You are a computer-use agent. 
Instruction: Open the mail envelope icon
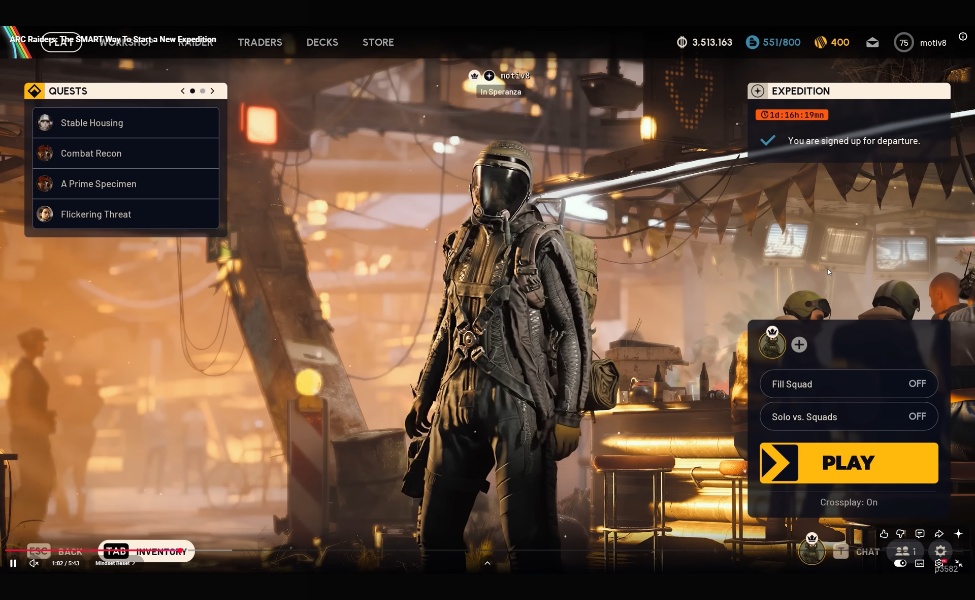coord(872,42)
